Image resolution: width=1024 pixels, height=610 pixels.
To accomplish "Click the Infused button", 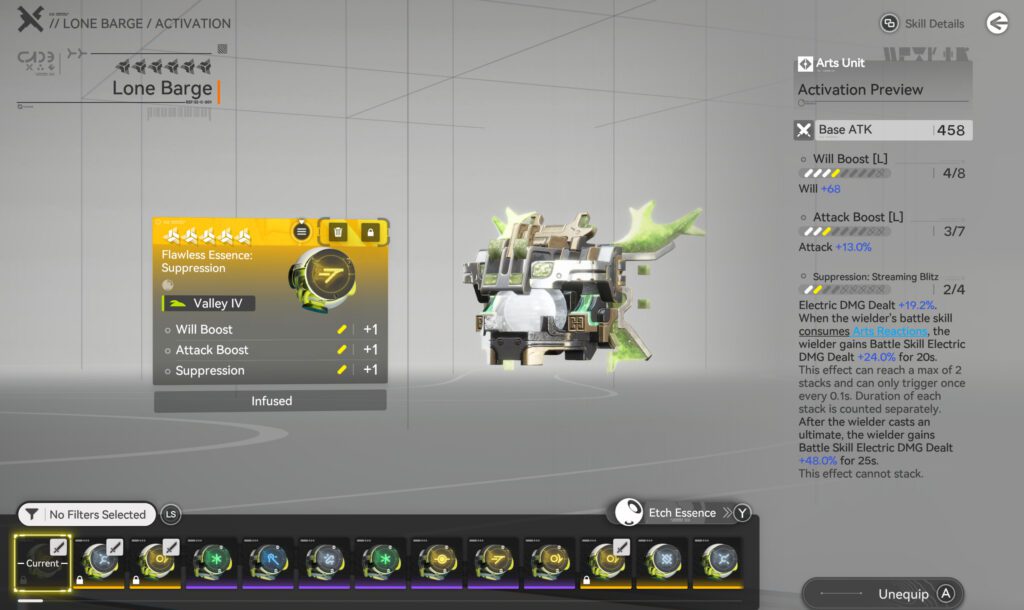I will point(270,401).
